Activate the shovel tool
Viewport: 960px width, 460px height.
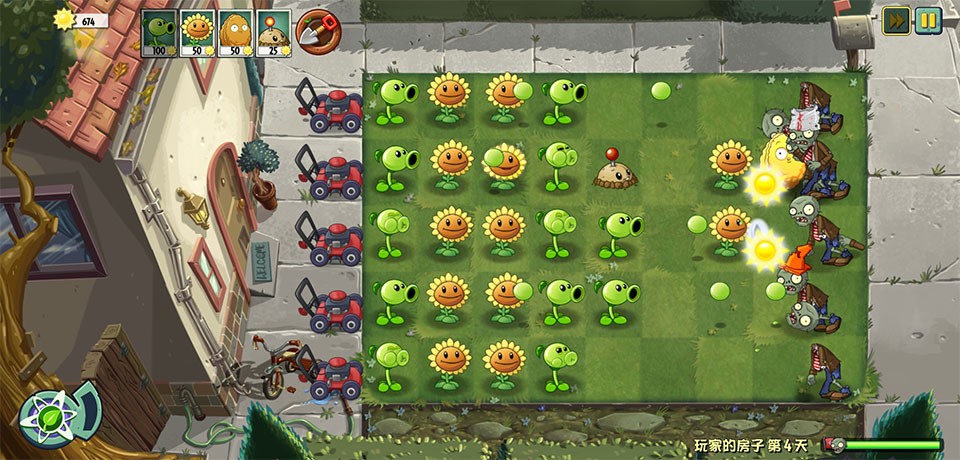point(317,31)
